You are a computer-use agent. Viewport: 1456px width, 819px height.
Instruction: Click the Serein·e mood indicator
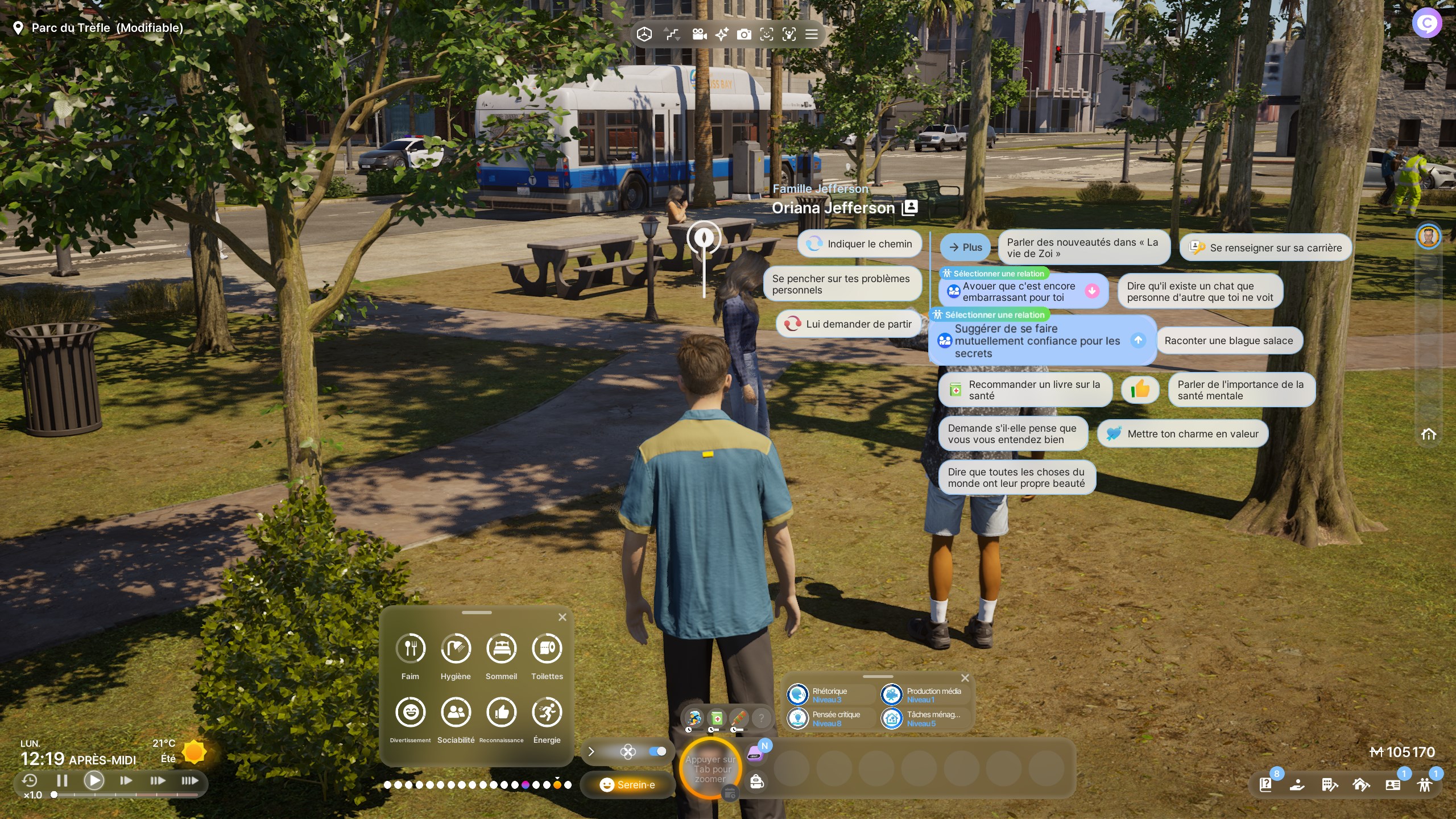pos(627,785)
